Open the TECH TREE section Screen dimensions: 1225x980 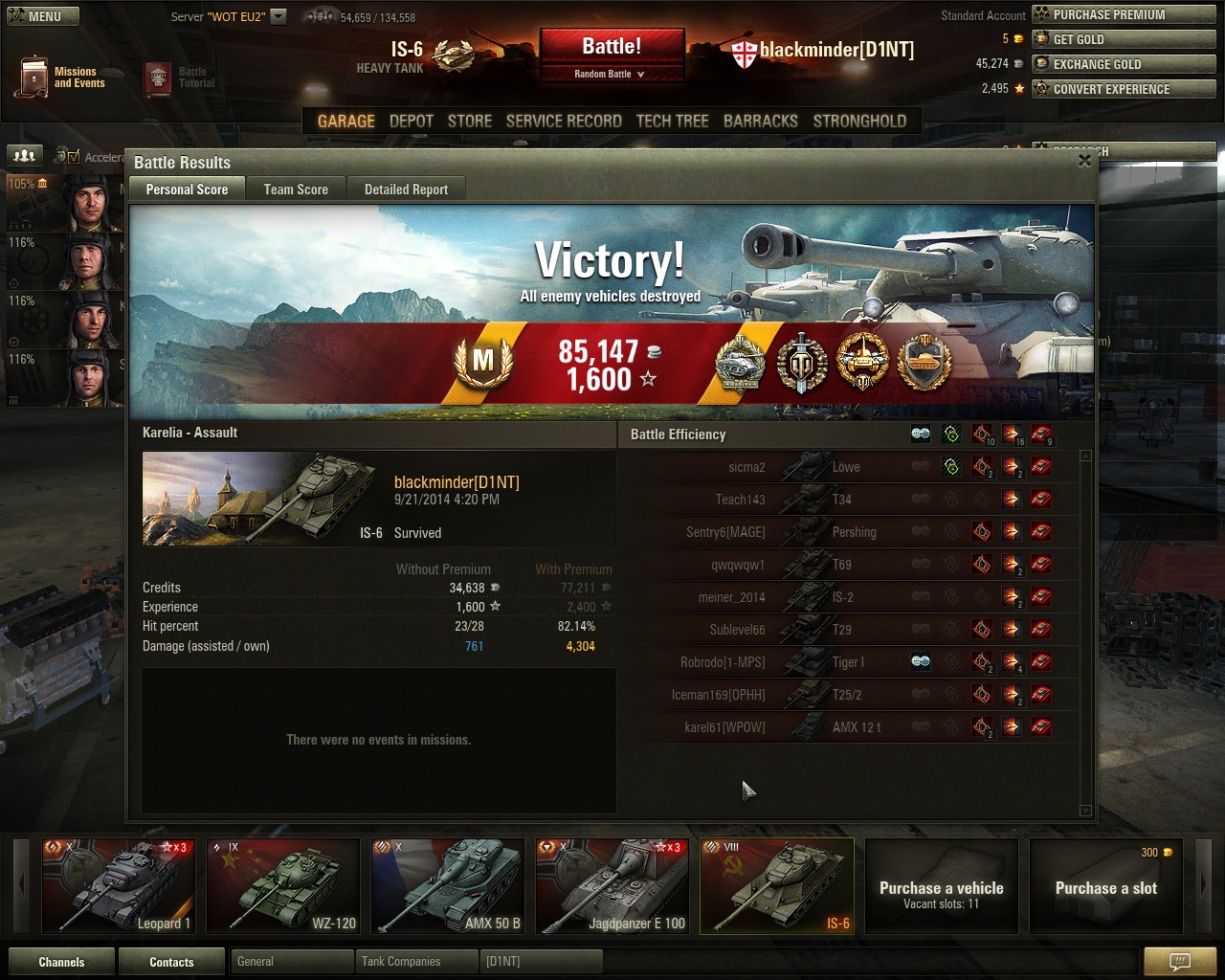click(x=672, y=121)
